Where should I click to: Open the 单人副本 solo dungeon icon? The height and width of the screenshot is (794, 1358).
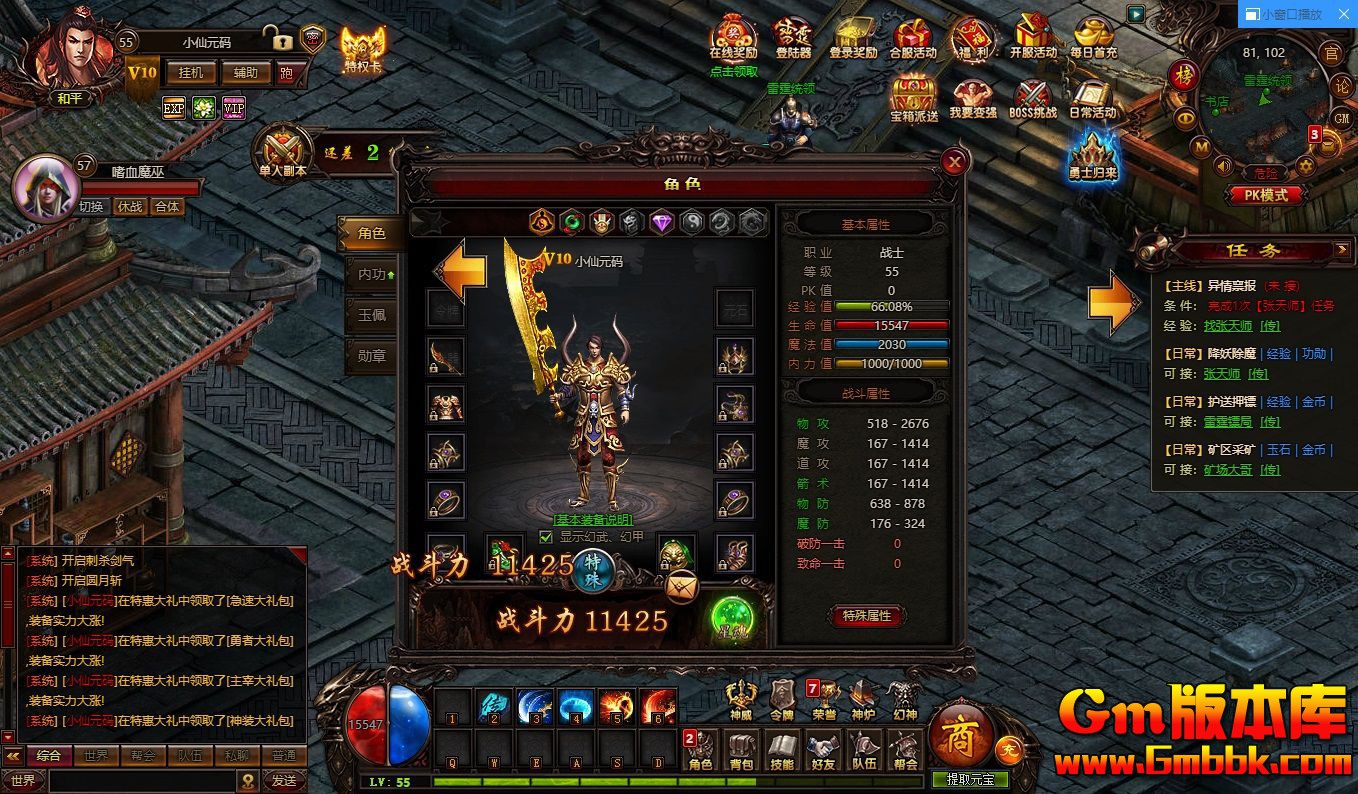point(283,154)
